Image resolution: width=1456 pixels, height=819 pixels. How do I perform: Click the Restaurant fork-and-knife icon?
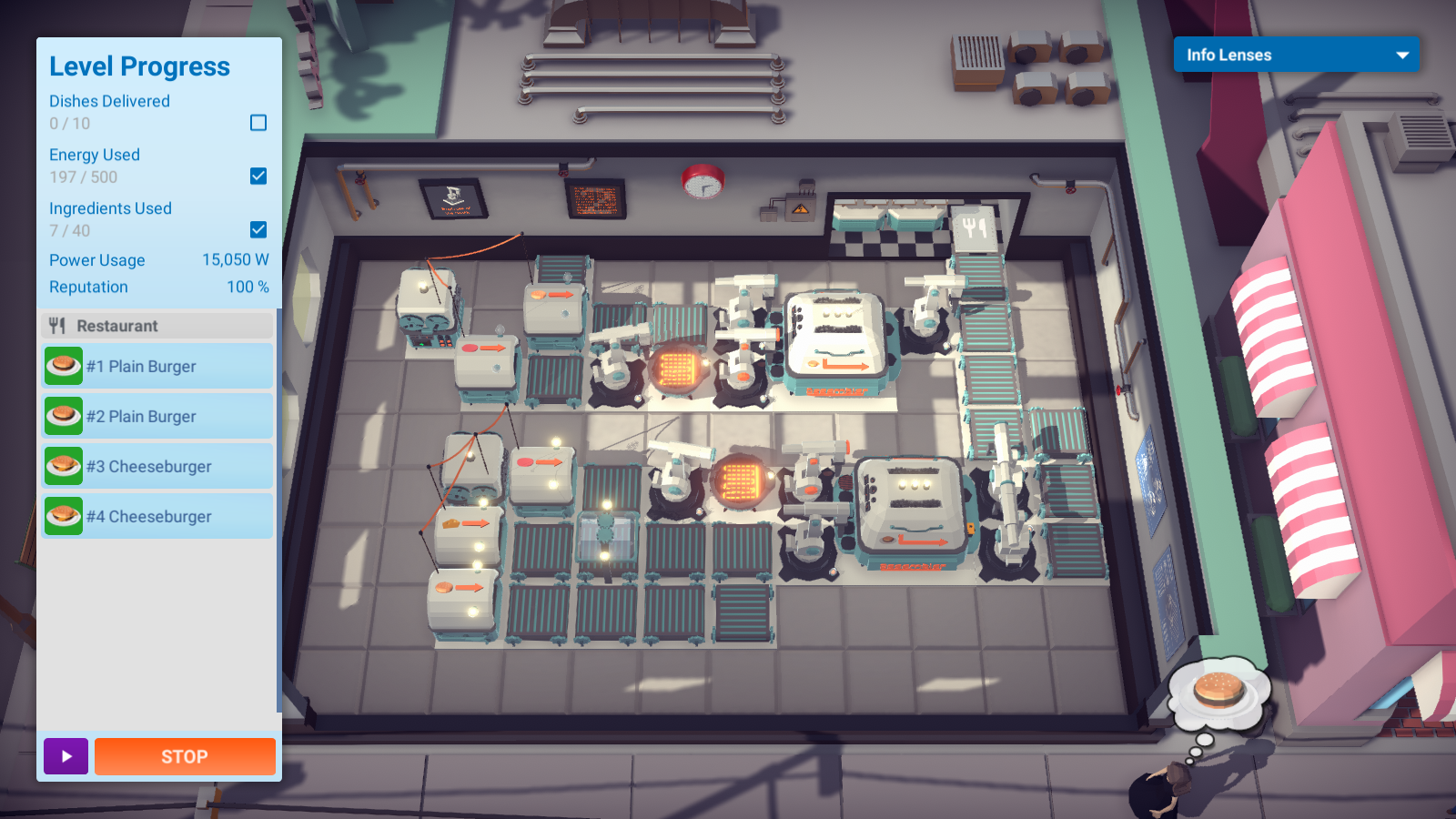pos(58,325)
